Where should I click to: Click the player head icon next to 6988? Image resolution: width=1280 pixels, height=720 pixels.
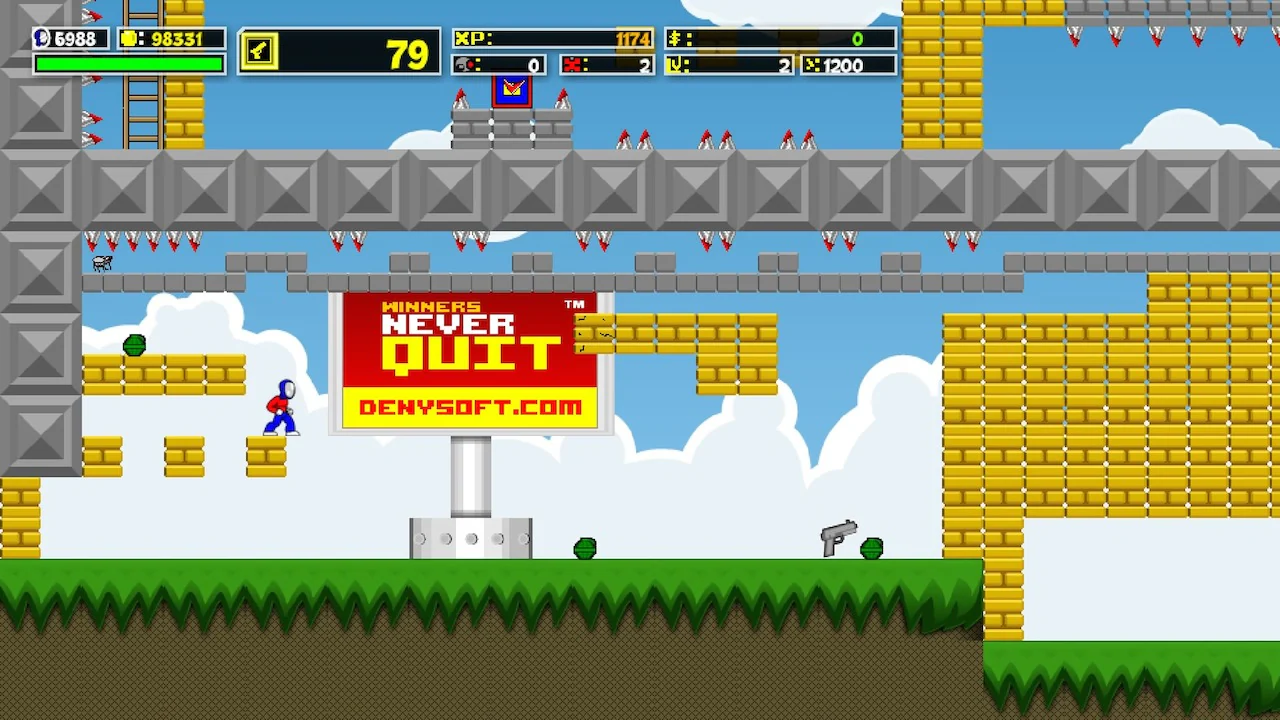pyautogui.click(x=40, y=38)
